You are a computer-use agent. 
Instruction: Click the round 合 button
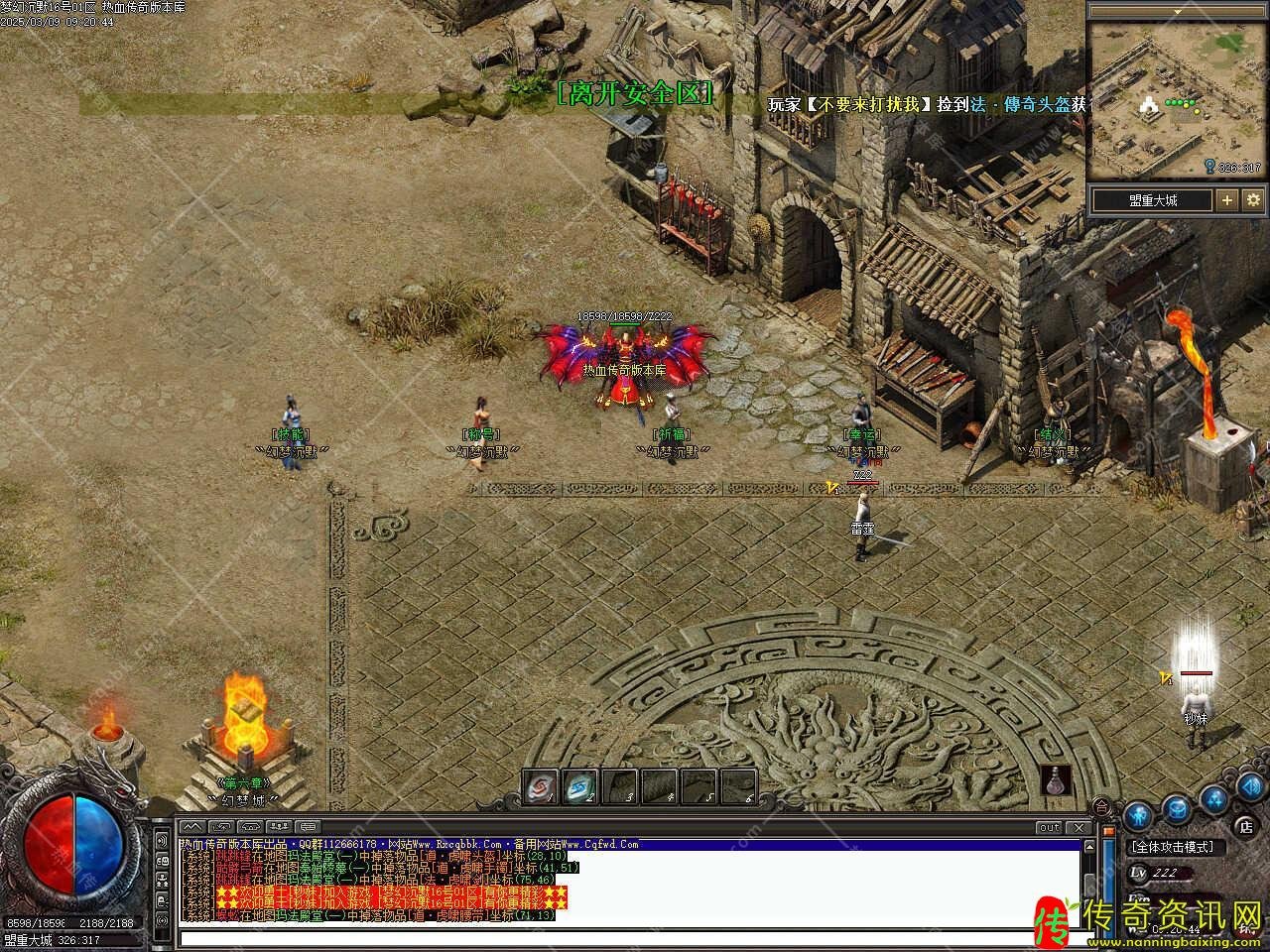pyautogui.click(x=1101, y=804)
